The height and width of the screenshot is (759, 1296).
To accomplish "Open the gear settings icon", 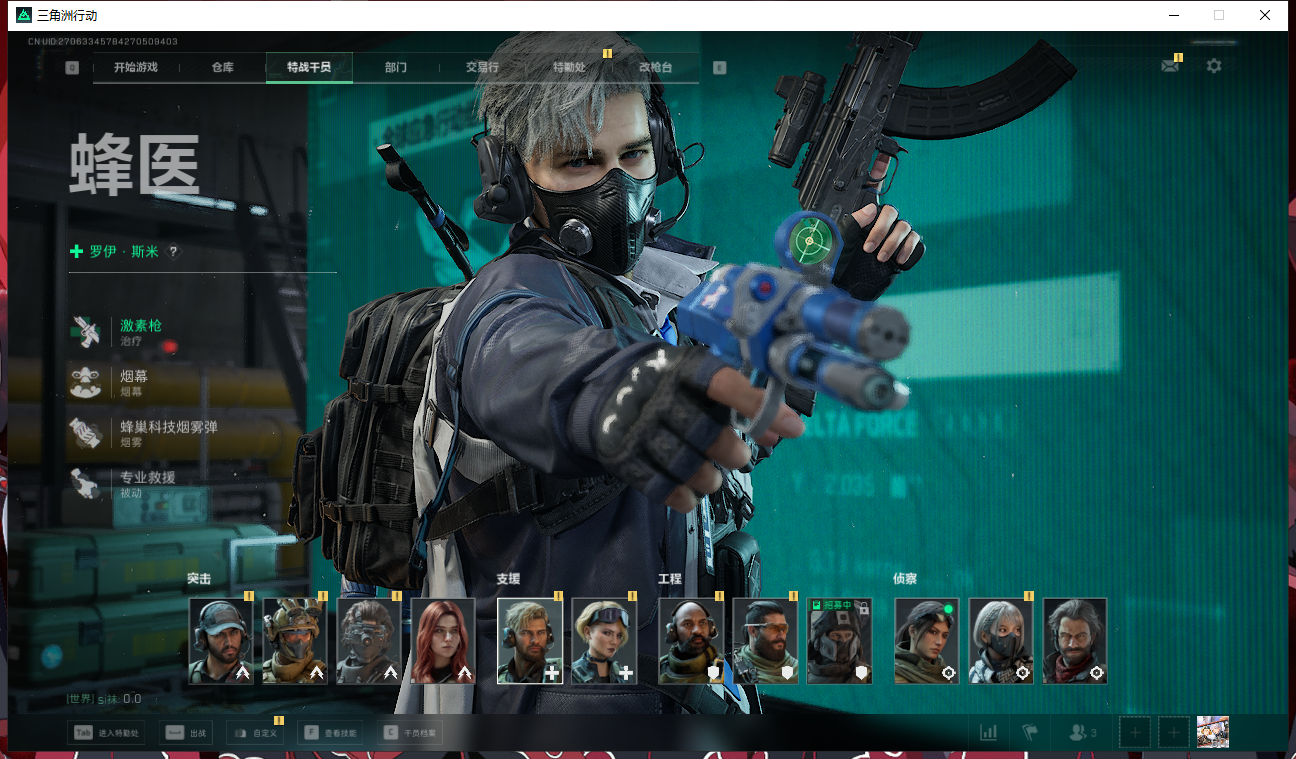I will 1213,66.
